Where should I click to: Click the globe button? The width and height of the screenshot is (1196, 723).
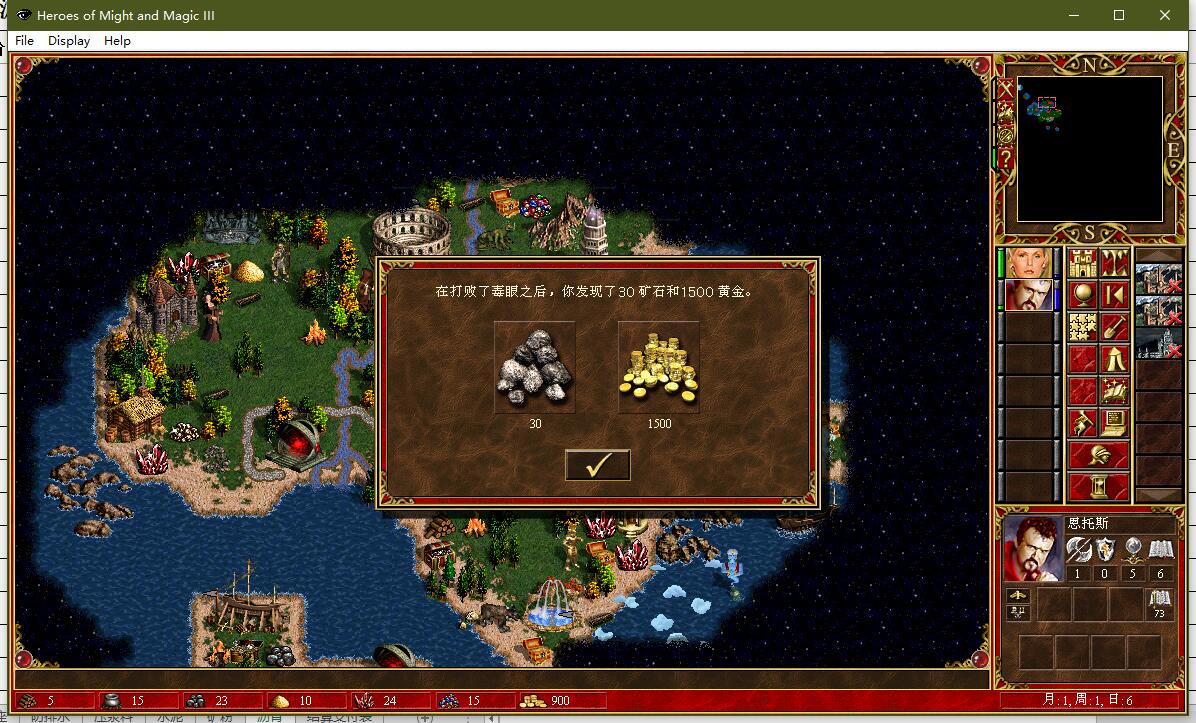point(1083,295)
